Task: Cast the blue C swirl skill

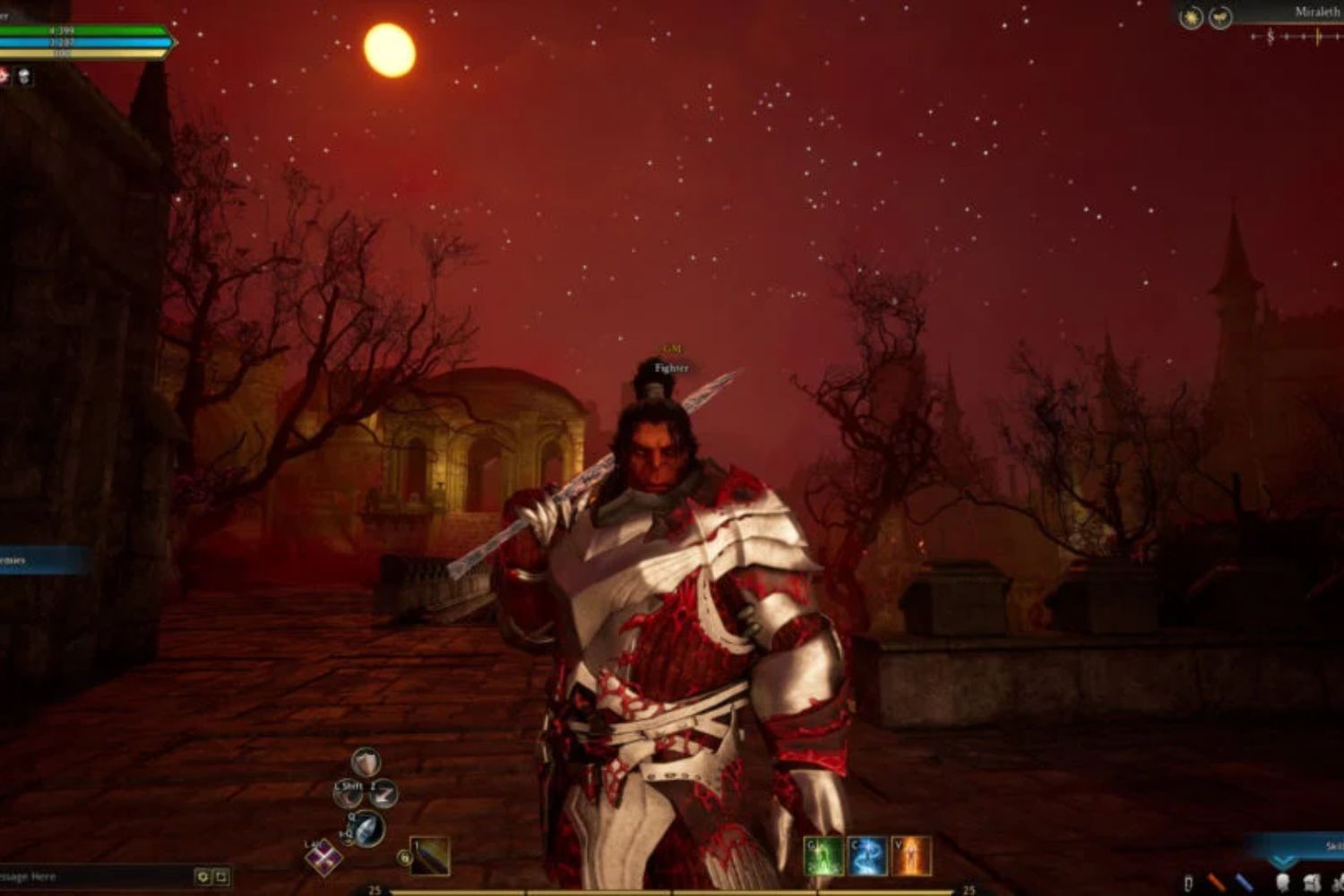Action: tap(867, 857)
